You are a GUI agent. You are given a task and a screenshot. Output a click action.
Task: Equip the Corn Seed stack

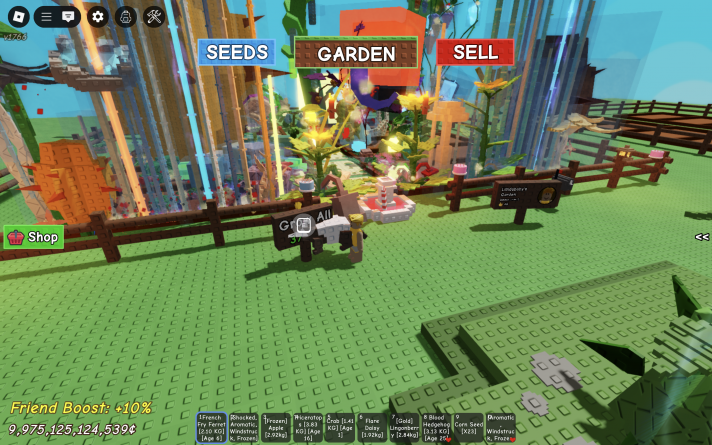pyautogui.click(x=468, y=428)
